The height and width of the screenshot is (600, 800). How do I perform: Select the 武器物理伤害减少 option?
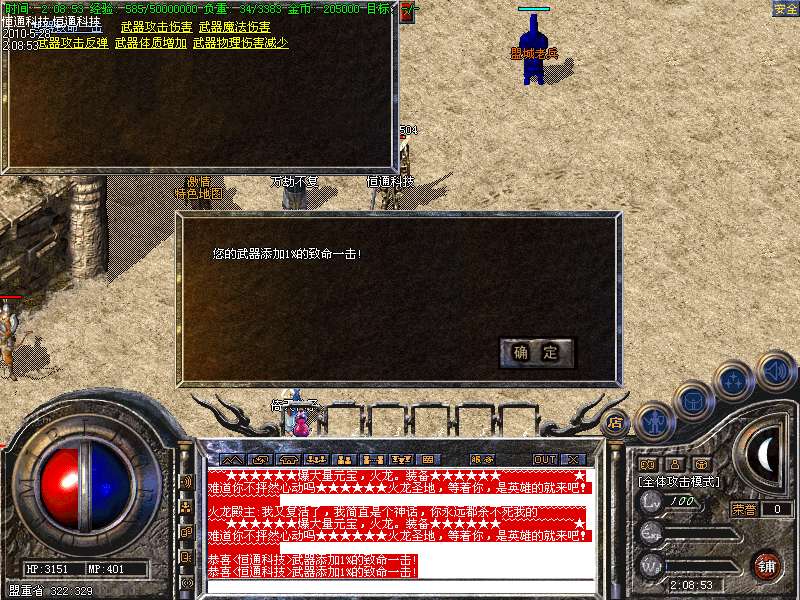[x=240, y=43]
